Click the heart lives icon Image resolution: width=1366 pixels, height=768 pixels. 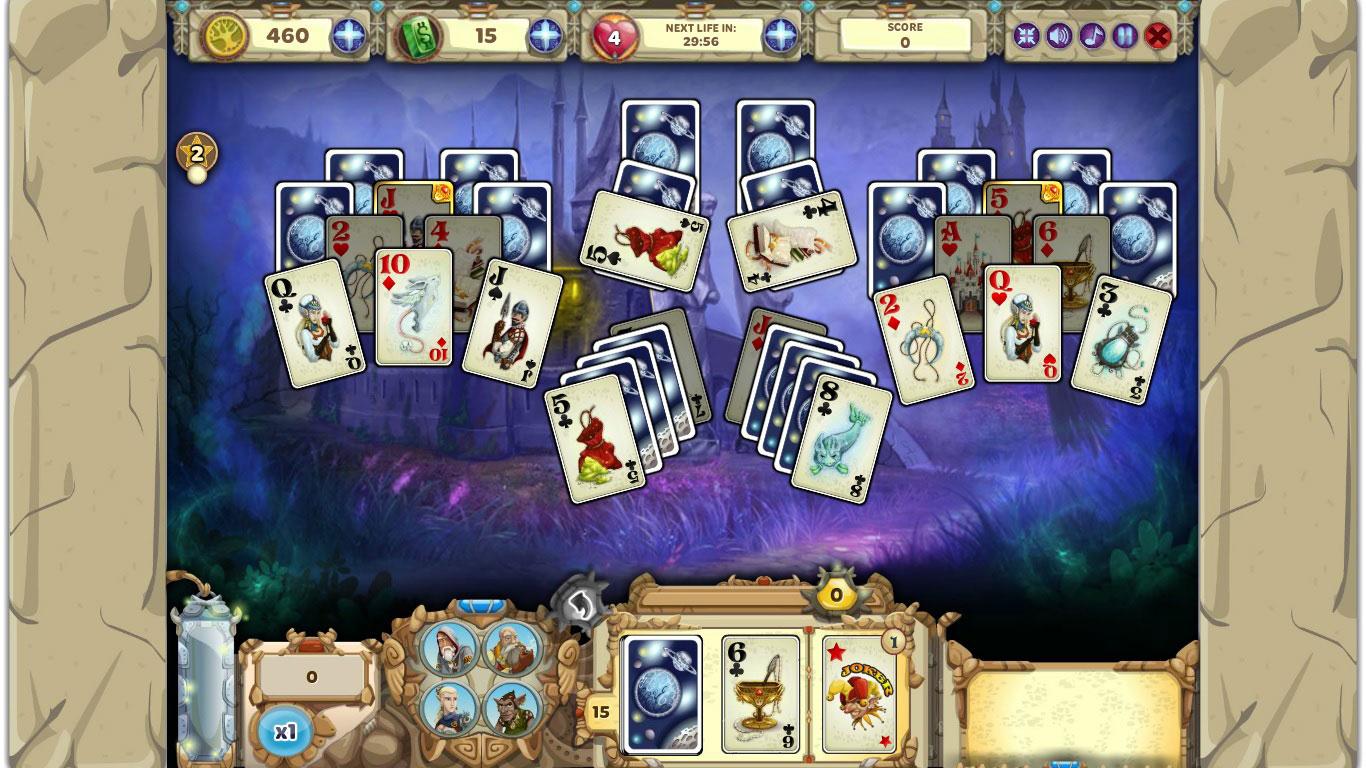tap(614, 36)
